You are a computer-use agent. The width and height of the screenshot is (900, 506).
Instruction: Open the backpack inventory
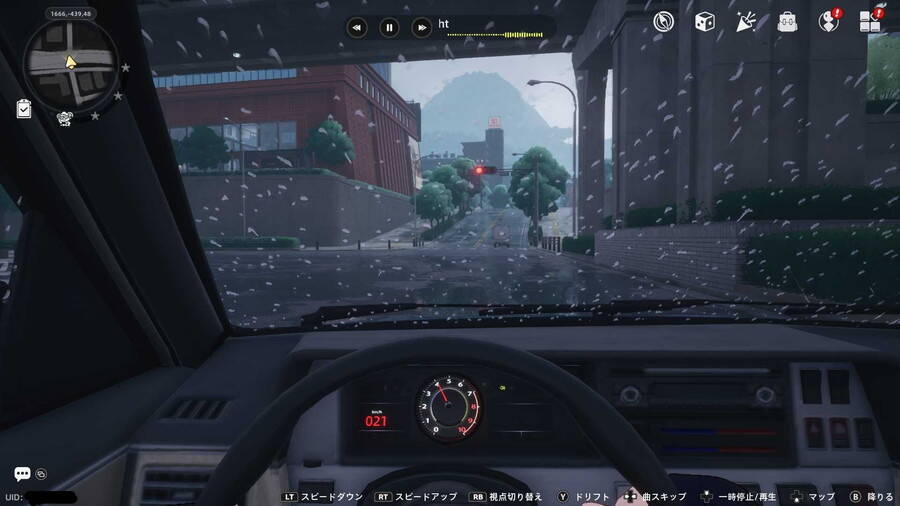click(x=787, y=21)
